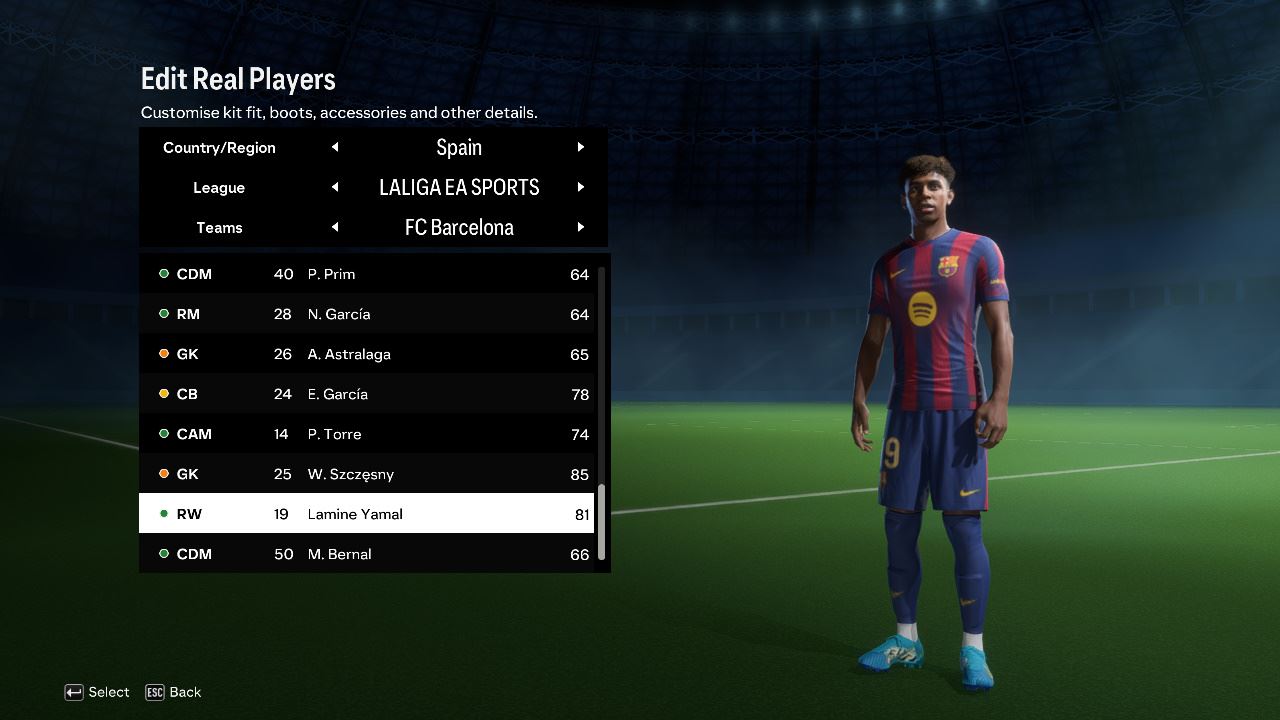Image resolution: width=1280 pixels, height=720 pixels.
Task: Click left arrow beside LALIGA EA SPORTS
Action: (x=335, y=187)
